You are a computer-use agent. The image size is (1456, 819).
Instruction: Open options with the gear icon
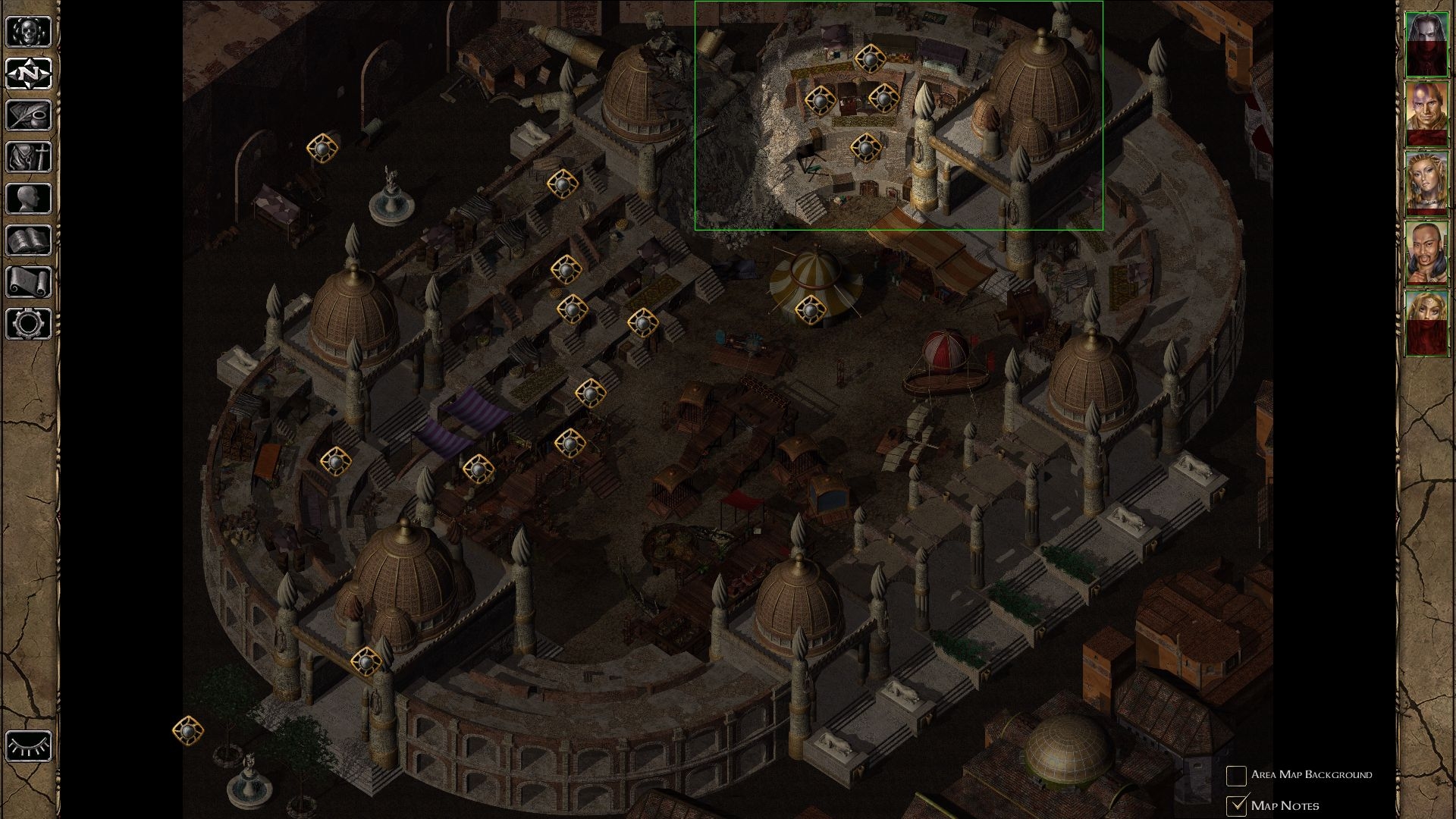pyautogui.click(x=29, y=324)
